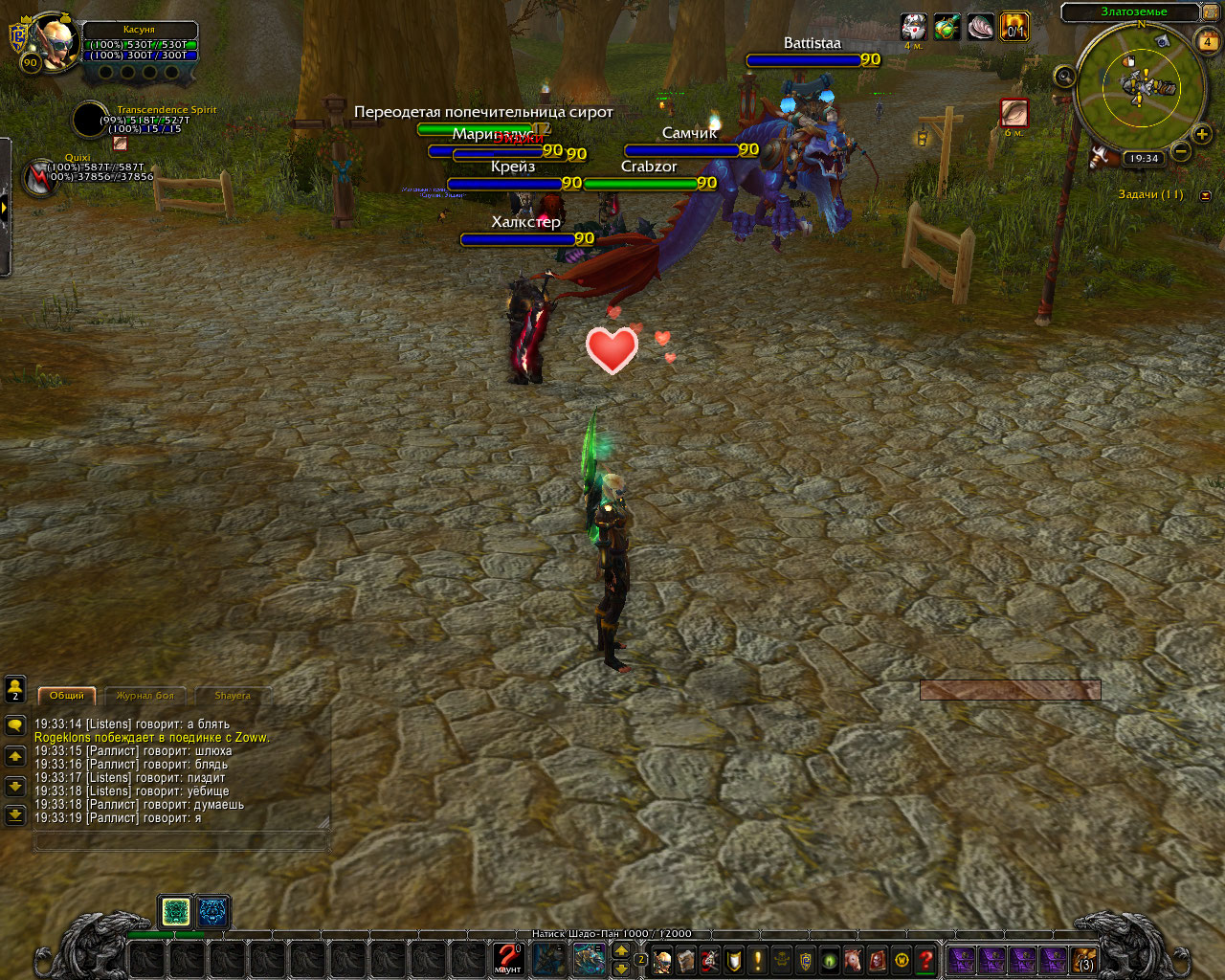Screen dimensions: 1225x980
Task: Open the red question mark help button
Action: pyautogui.click(x=925, y=960)
